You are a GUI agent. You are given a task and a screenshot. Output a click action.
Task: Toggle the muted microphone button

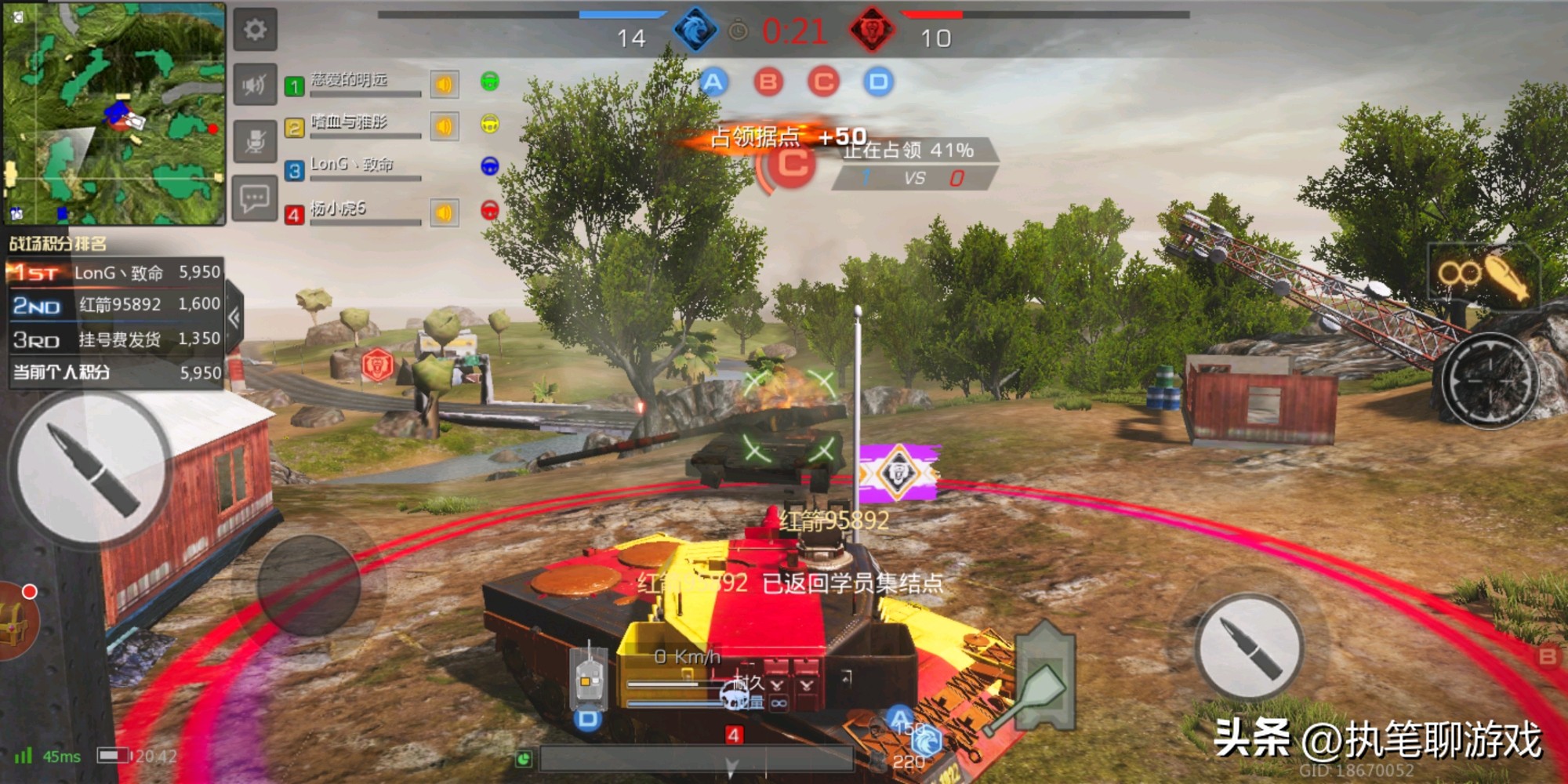tap(255, 142)
